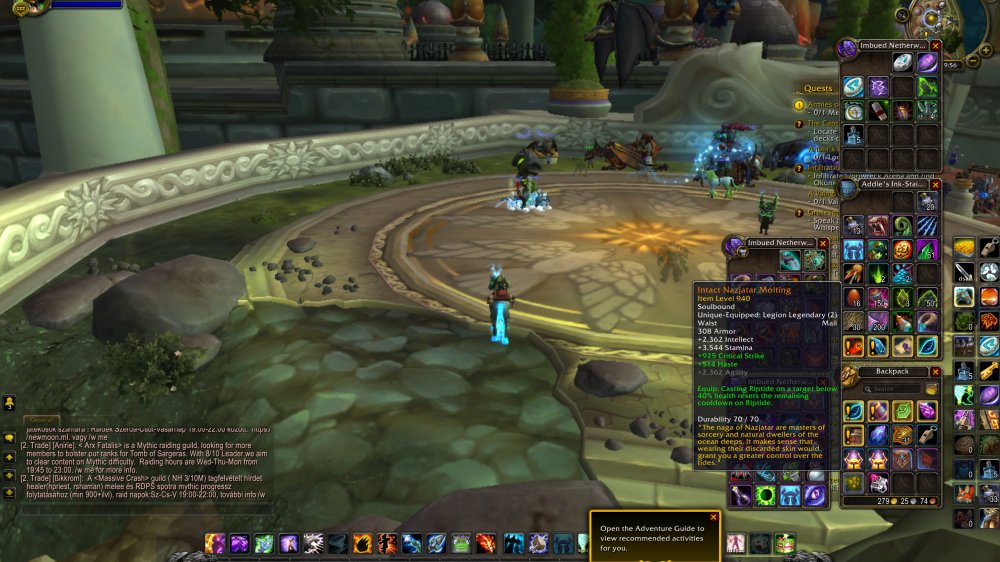Close the Adventure Guide tip popup
The width and height of the screenshot is (1000, 562).
pos(713,517)
